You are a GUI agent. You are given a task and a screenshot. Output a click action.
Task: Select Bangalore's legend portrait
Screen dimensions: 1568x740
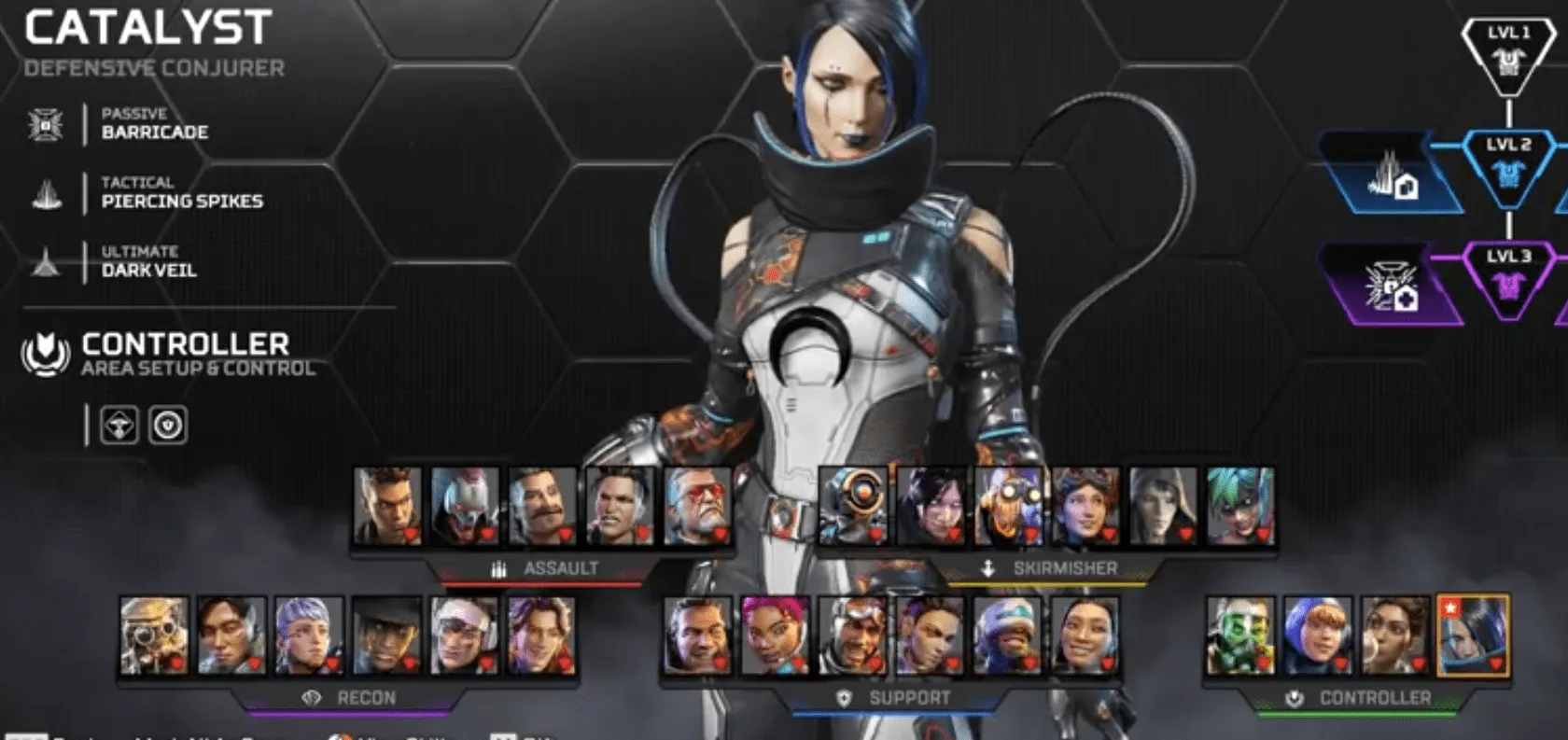387,506
